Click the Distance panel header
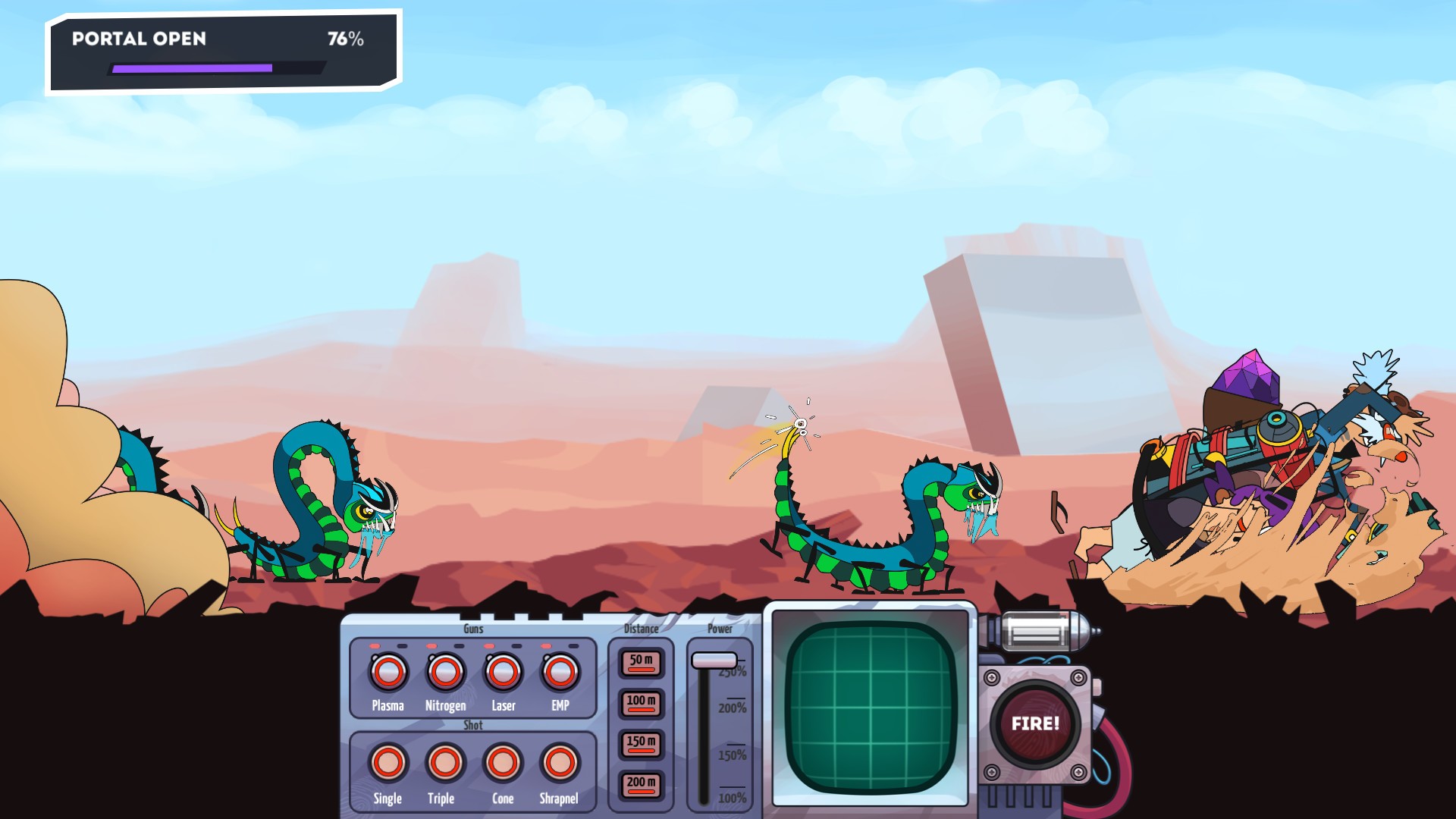The width and height of the screenshot is (1456, 819). click(639, 629)
